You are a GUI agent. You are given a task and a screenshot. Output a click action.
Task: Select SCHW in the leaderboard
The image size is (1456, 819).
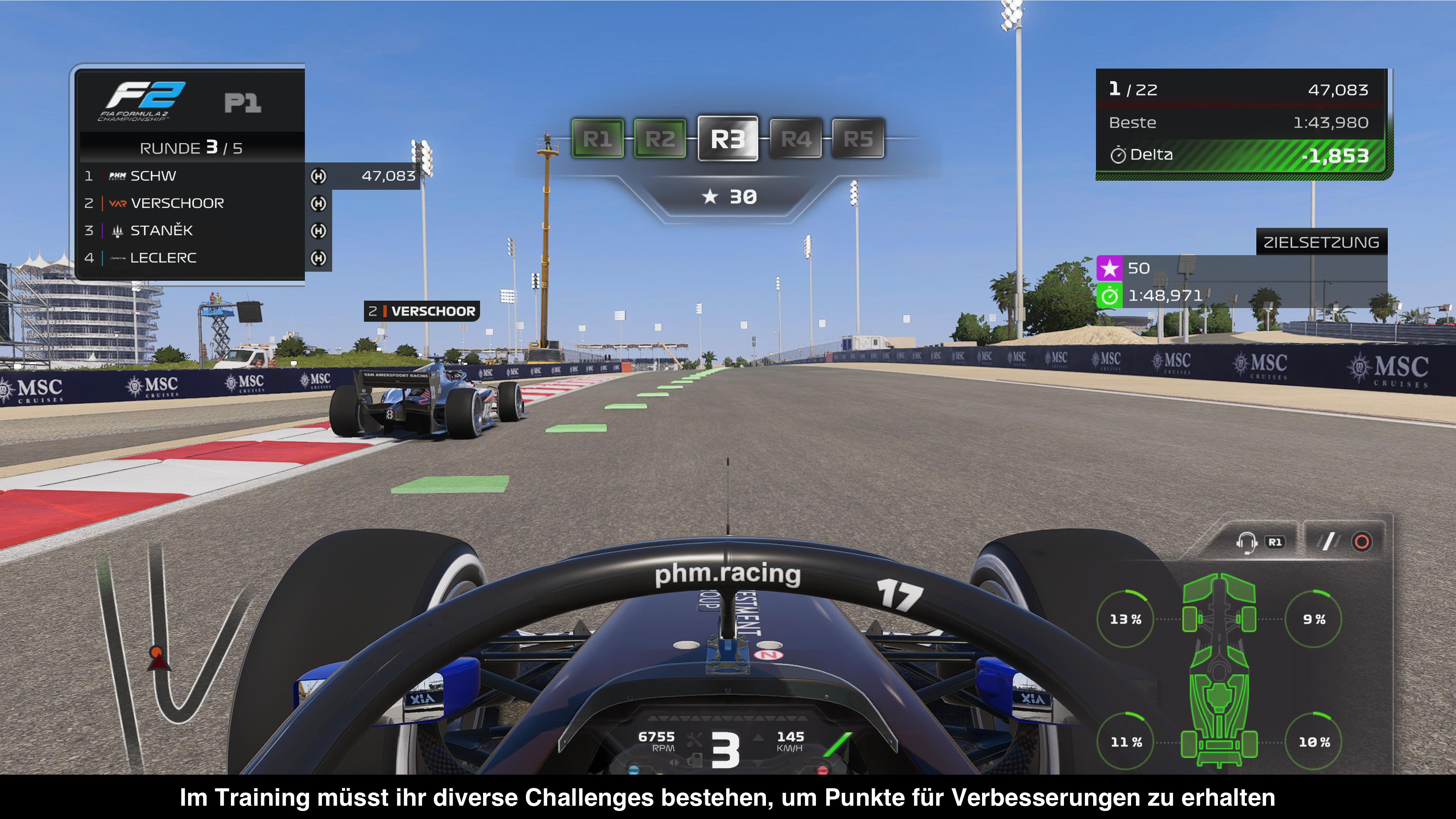(x=153, y=176)
